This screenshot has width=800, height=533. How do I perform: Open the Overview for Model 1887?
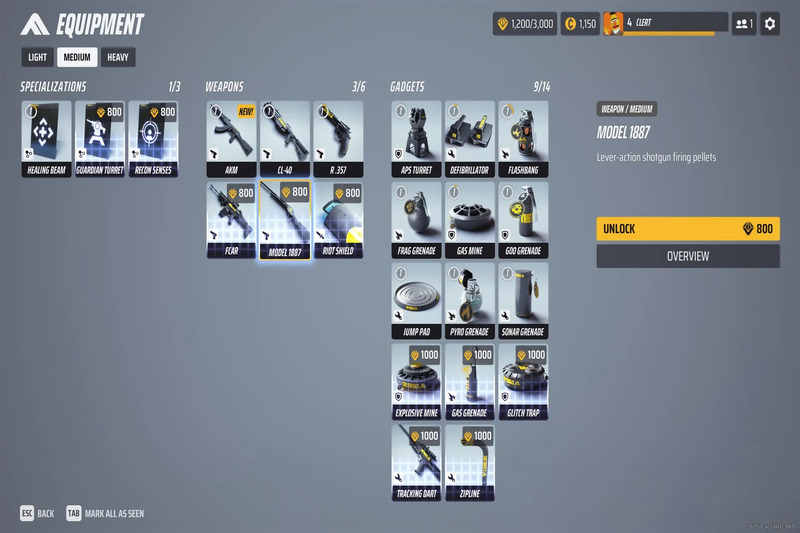687,256
